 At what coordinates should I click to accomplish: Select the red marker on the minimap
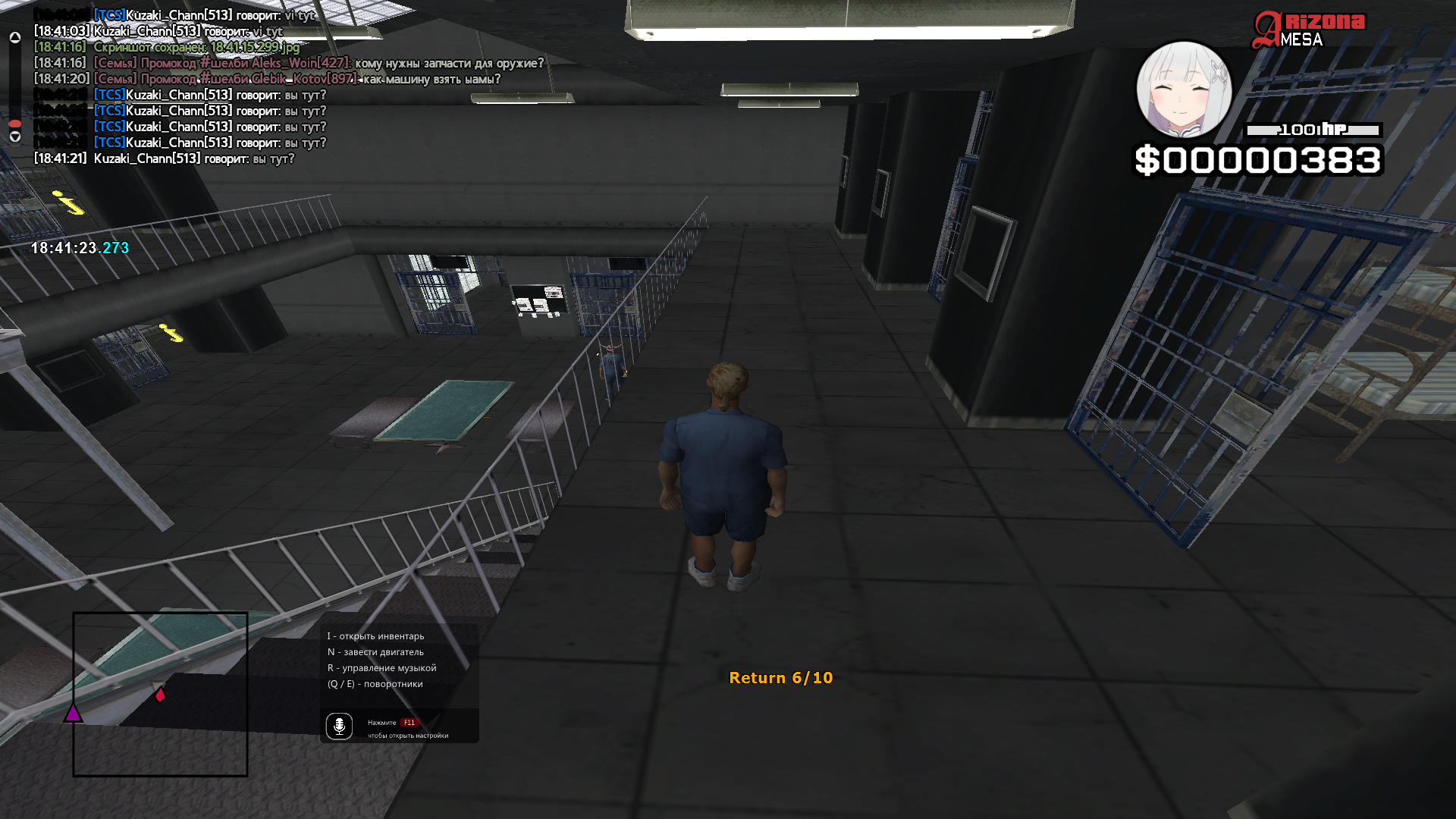160,694
